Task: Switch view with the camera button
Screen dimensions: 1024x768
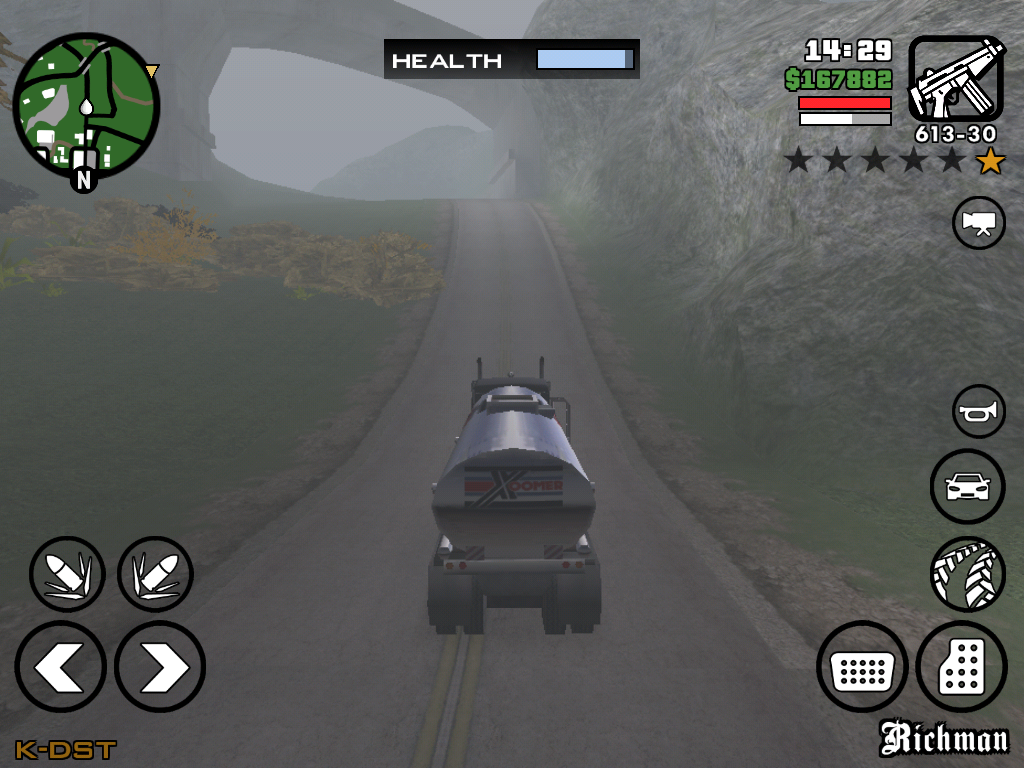Action: pyautogui.click(x=979, y=222)
